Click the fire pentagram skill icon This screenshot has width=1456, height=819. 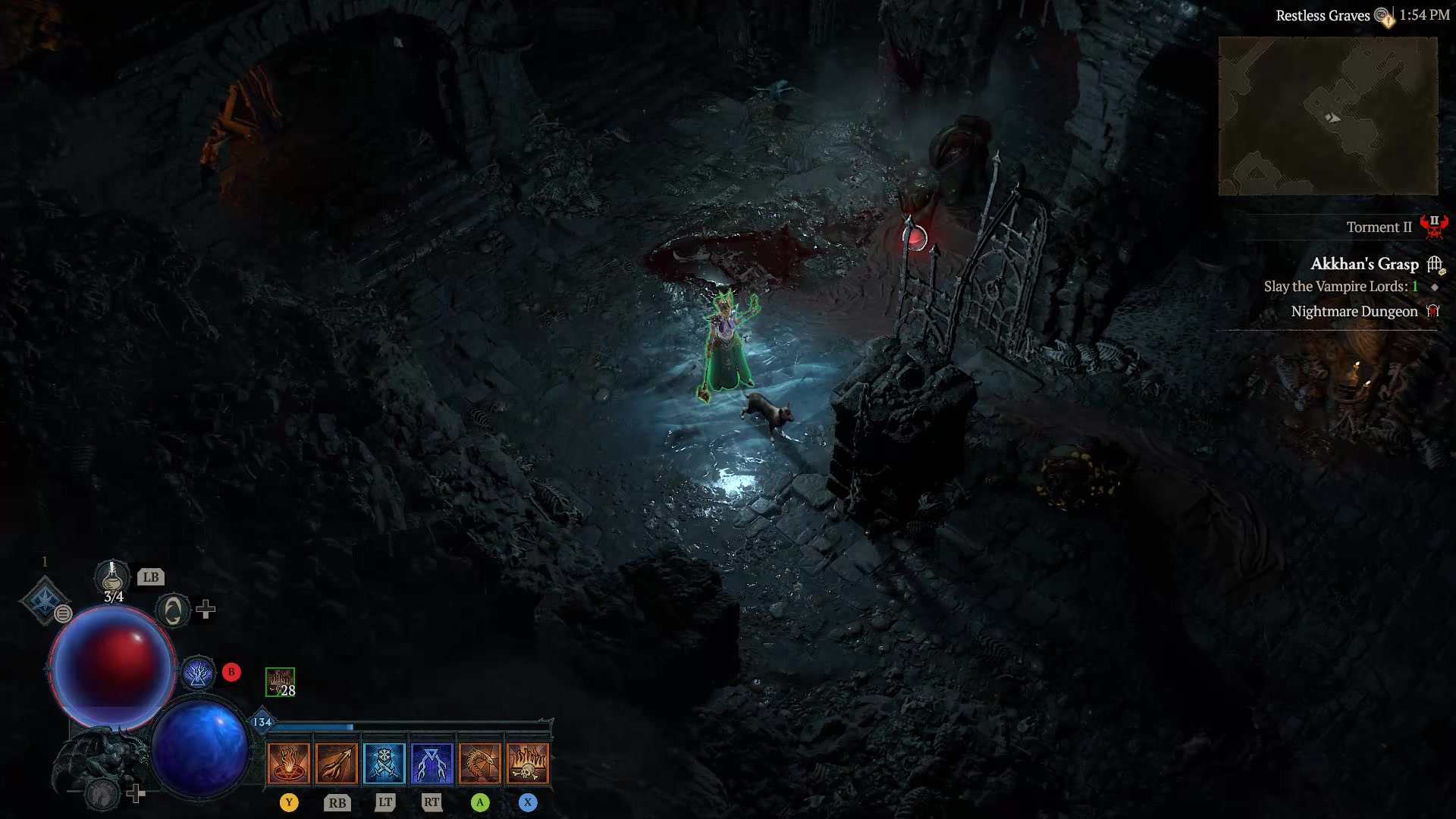pos(289,762)
